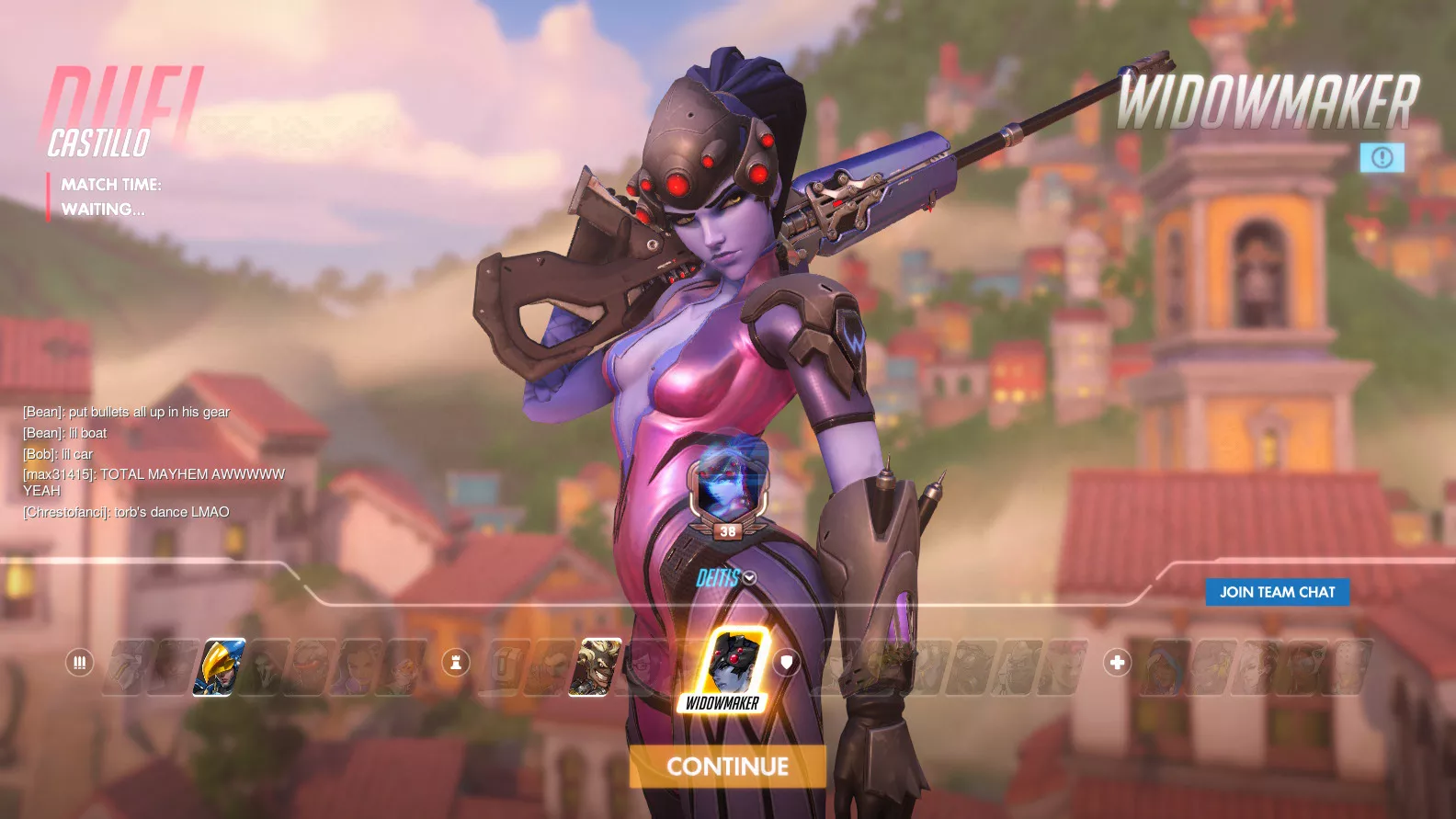Pick the Junkrat hero portrait
This screenshot has height=819, width=1456.
[x=596, y=667]
